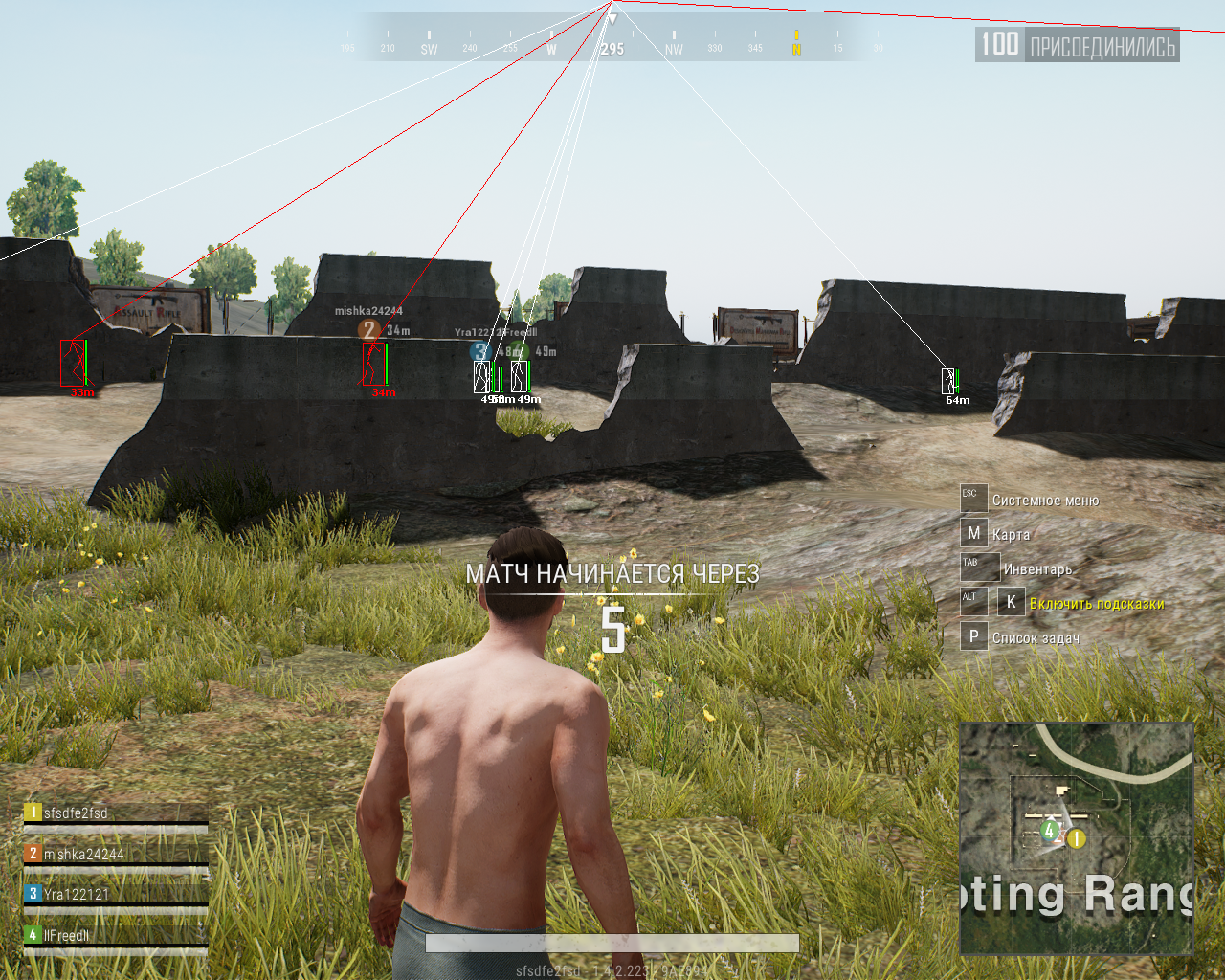Click the health bar at screen bottom
1225x980 pixels.
click(x=612, y=944)
